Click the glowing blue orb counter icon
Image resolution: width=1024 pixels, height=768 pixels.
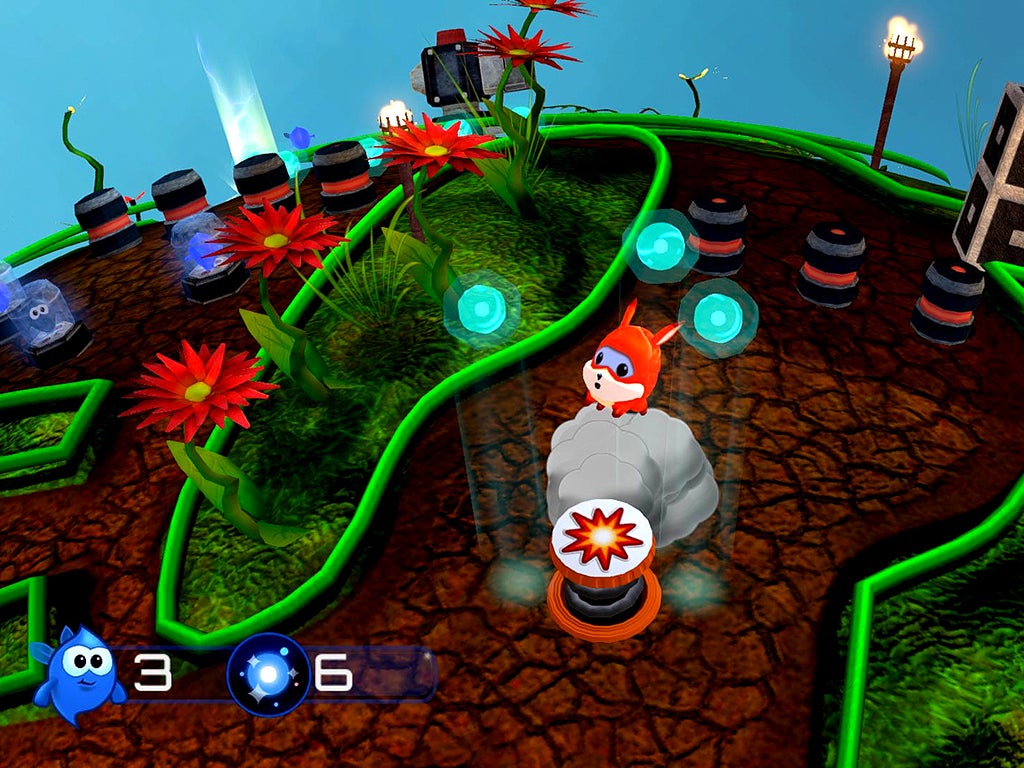(268, 675)
